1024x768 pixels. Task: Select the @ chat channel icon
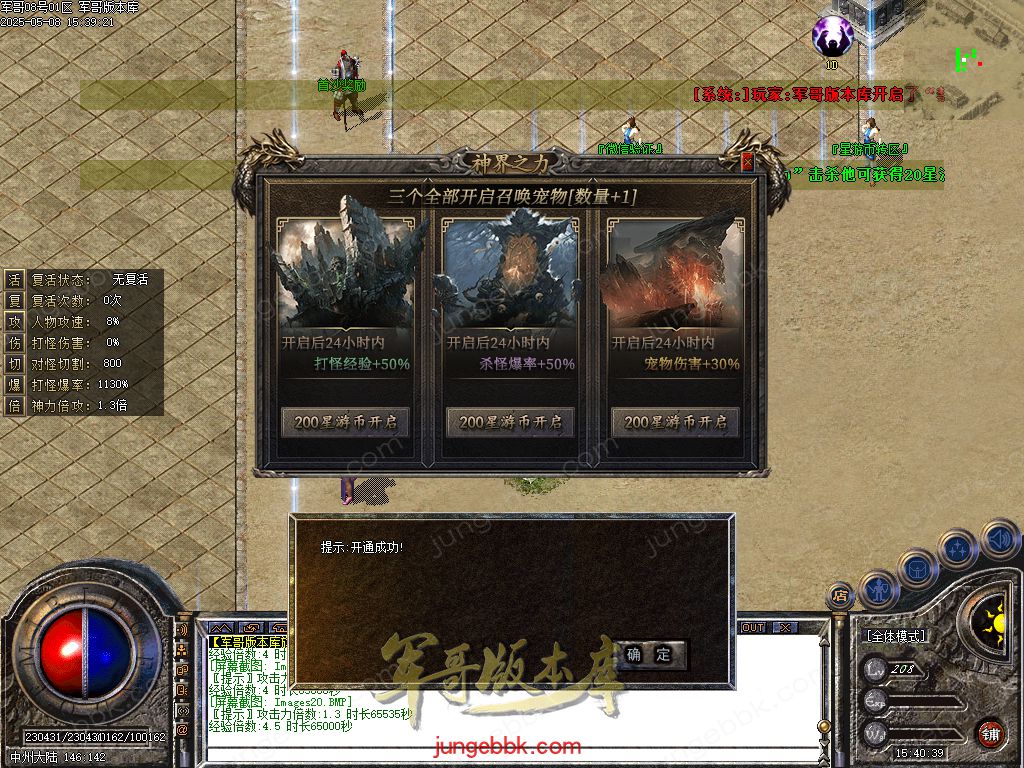click(x=183, y=729)
